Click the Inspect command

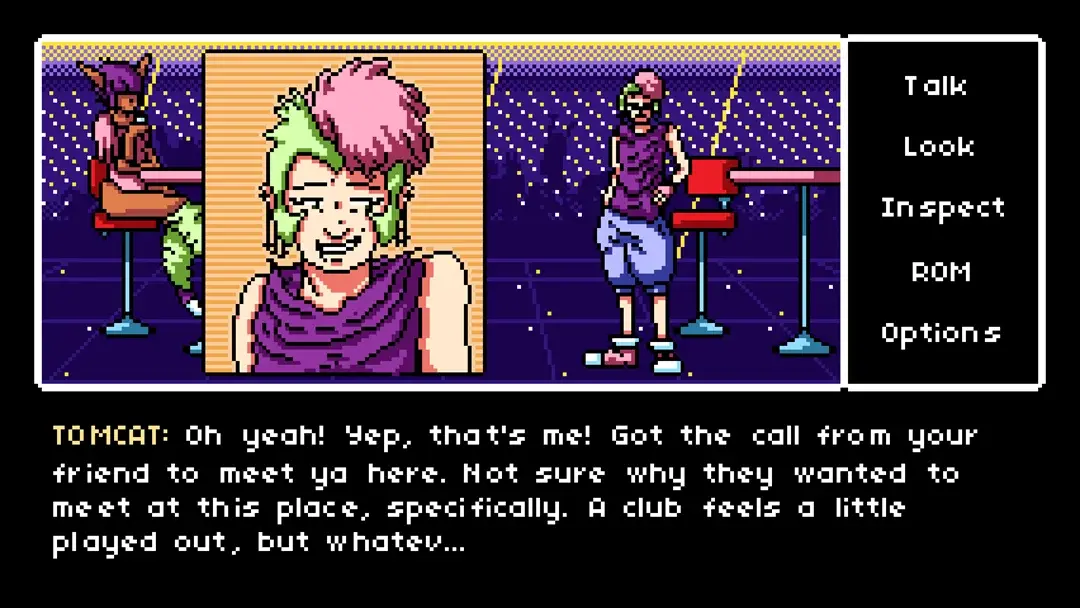[x=942, y=209]
